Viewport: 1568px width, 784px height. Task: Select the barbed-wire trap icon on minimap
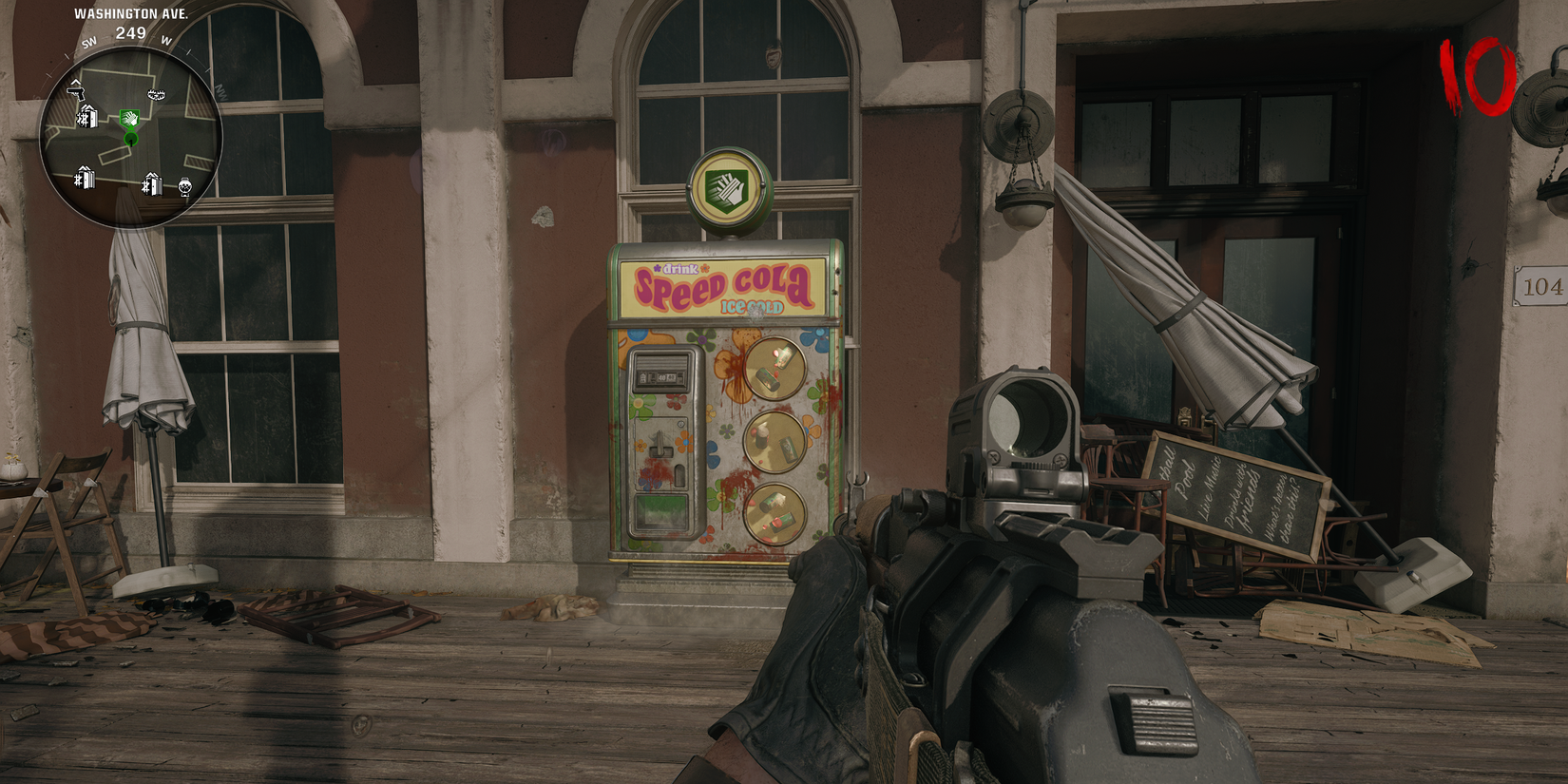[x=155, y=93]
